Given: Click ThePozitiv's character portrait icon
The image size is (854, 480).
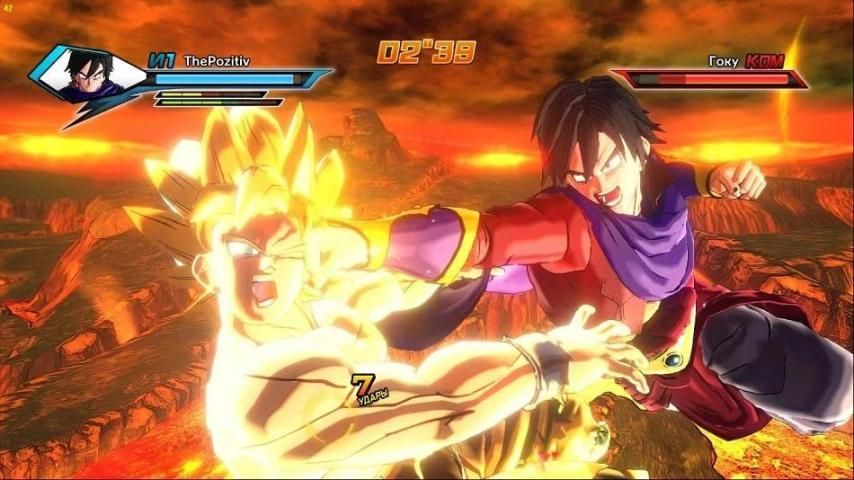Looking at the screenshot, I should 87,73.
